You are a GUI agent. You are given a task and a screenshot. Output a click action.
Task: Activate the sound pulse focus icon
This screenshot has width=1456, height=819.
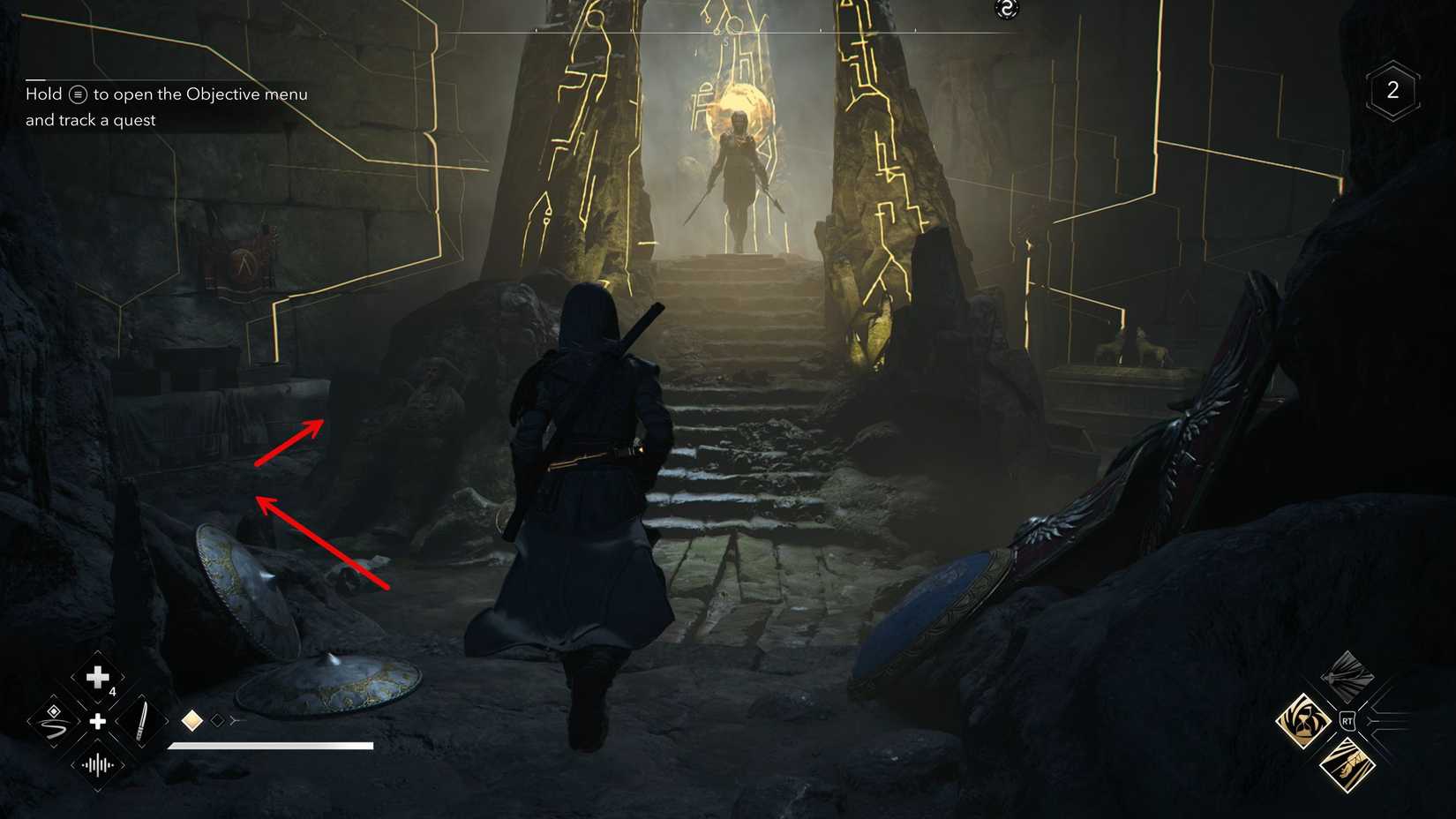click(x=98, y=766)
